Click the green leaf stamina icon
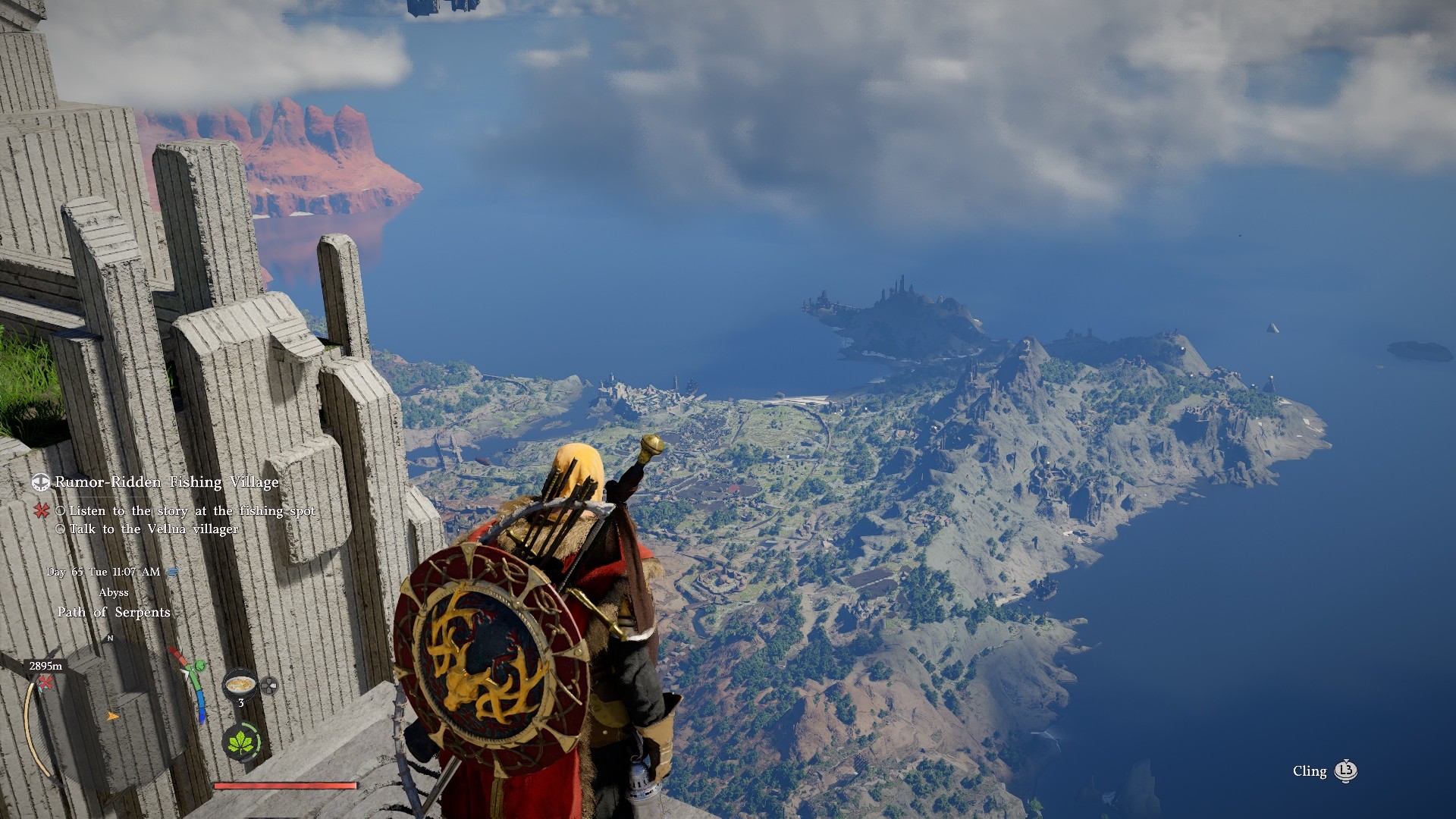 240,742
